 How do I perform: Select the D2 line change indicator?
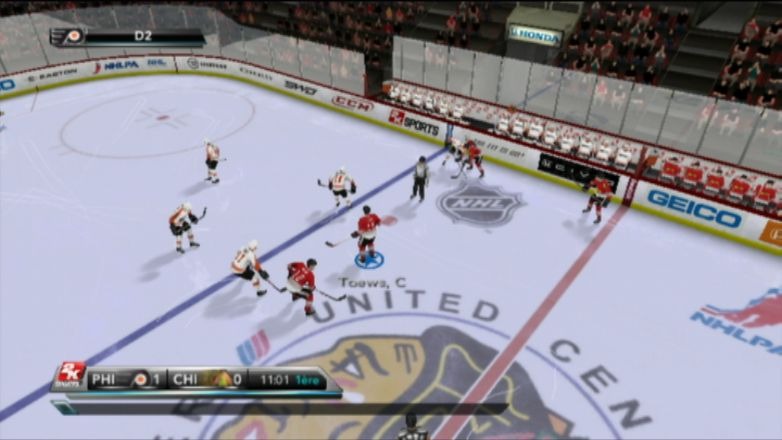point(142,36)
